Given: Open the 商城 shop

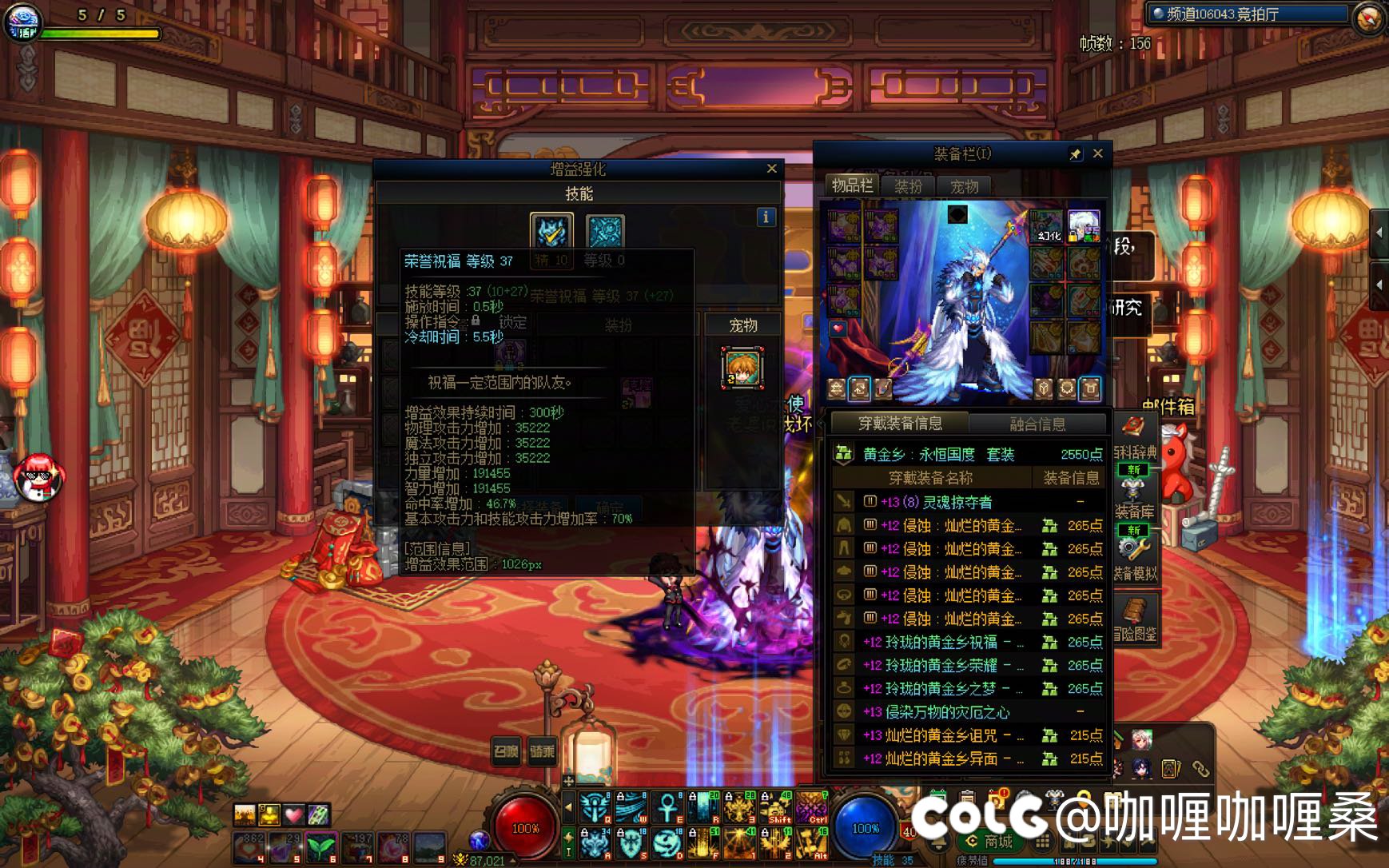Looking at the screenshot, I should click(991, 842).
